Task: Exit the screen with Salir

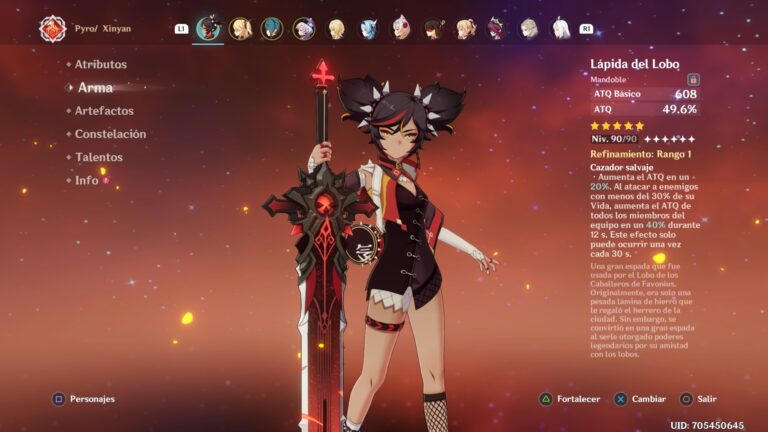Action: 698,399
